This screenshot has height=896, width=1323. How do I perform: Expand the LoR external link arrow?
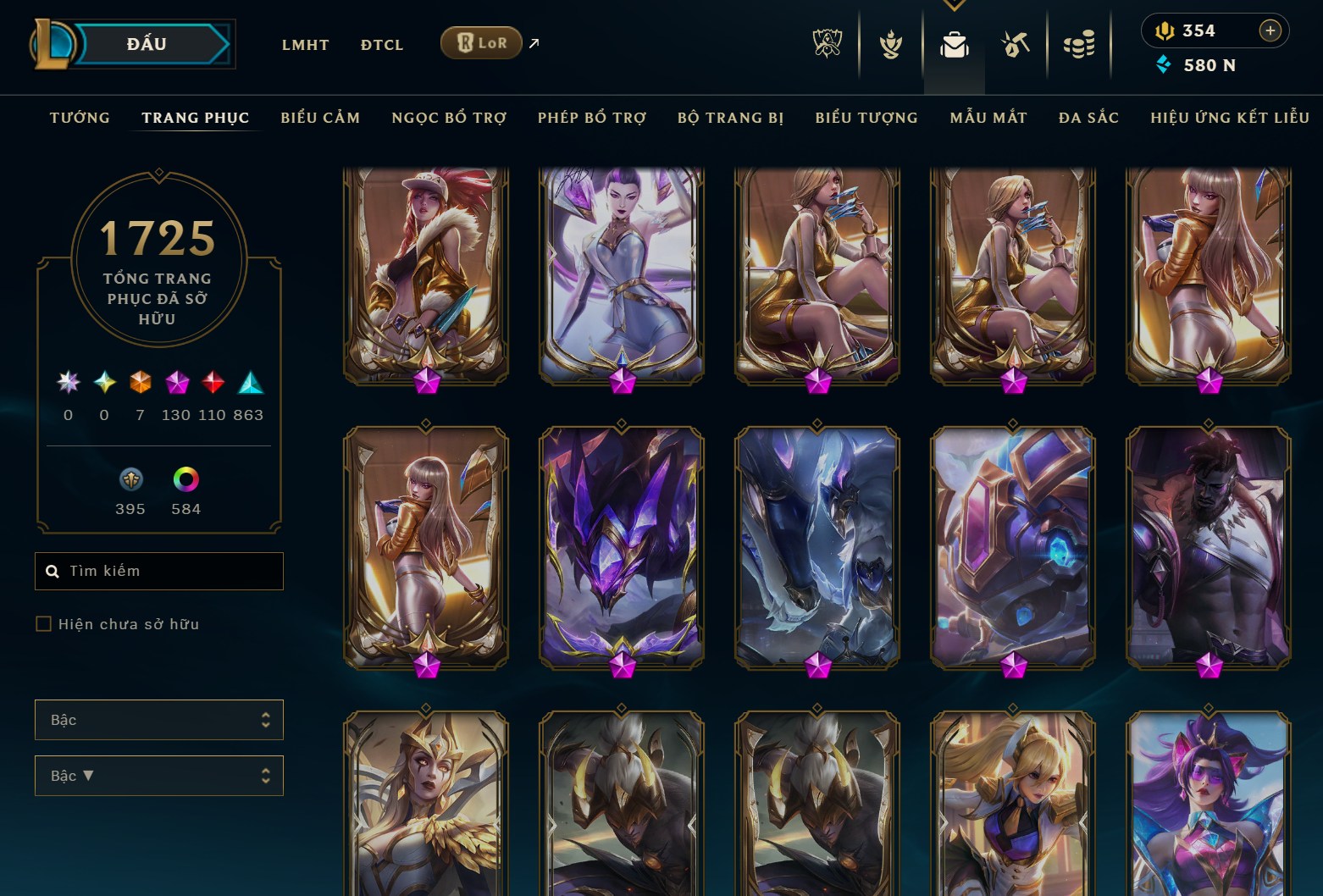pos(534,42)
